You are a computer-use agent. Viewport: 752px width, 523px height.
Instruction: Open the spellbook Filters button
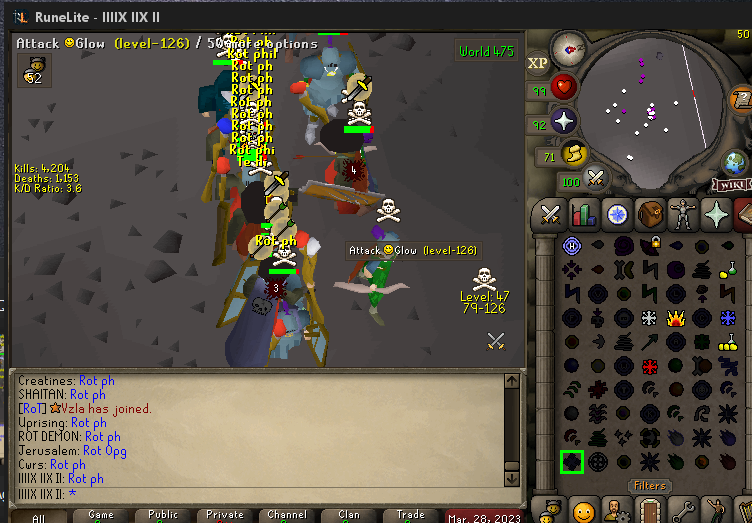pos(649,486)
